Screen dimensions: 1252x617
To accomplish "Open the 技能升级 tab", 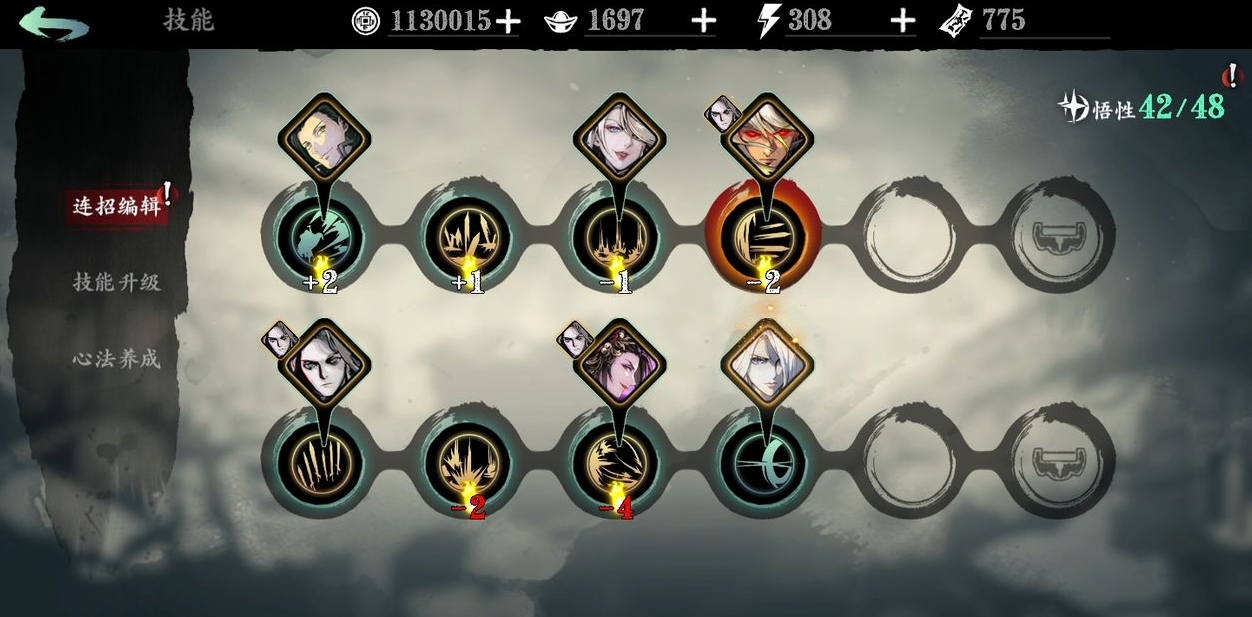I will (116, 282).
